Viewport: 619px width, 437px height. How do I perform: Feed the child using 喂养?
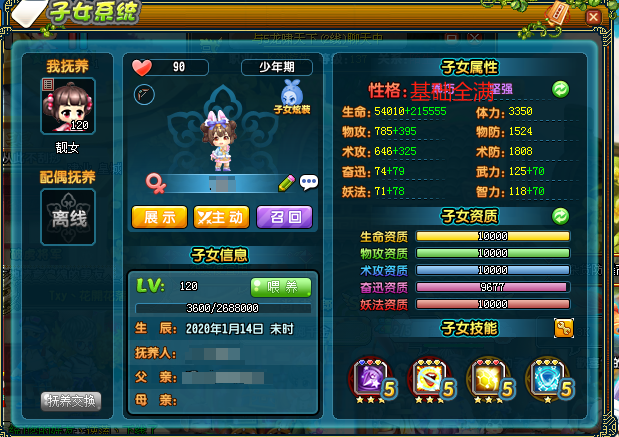[x=281, y=286]
